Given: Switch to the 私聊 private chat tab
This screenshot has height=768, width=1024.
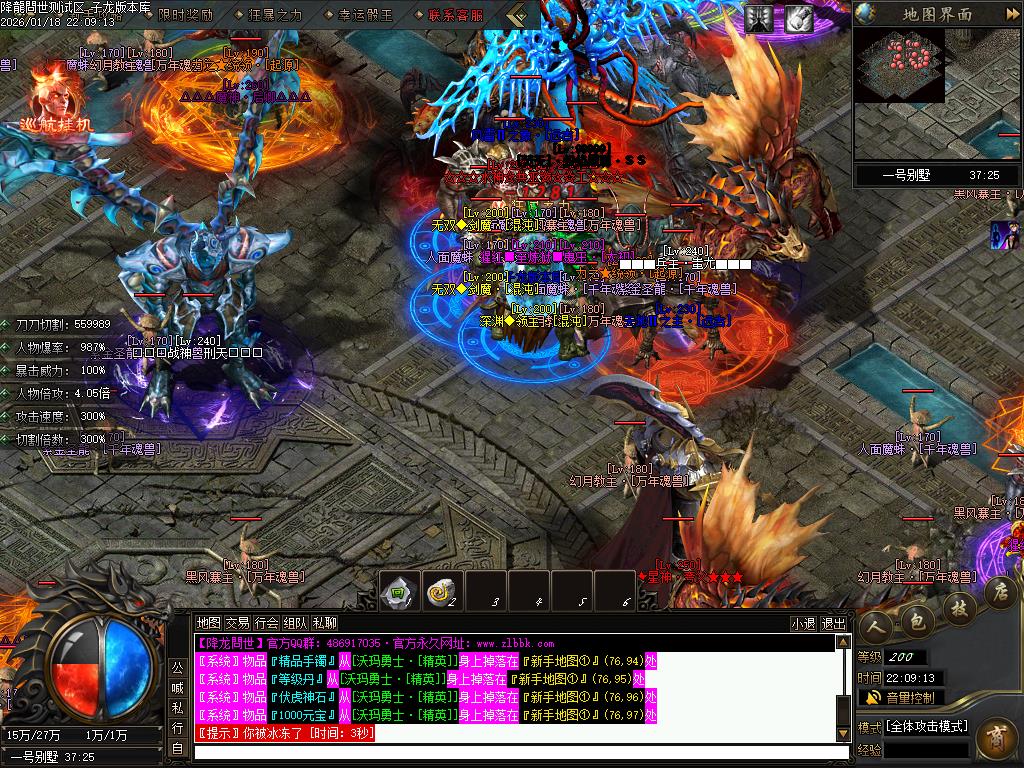Looking at the screenshot, I should point(325,623).
